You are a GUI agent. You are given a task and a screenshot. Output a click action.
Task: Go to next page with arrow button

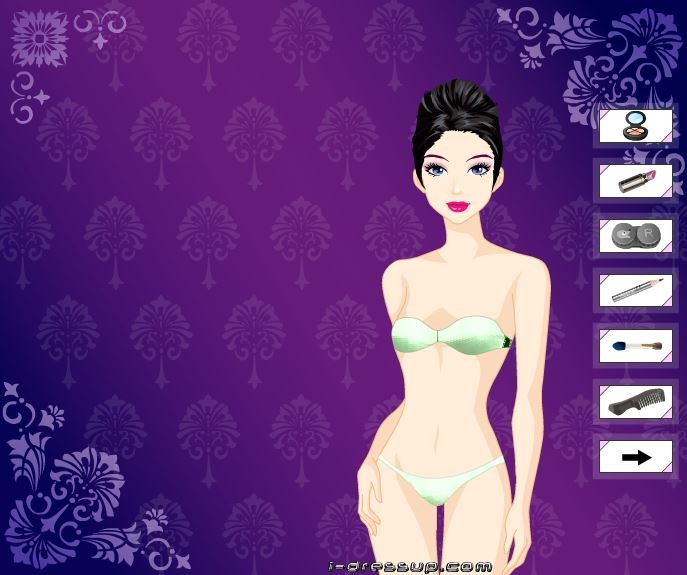point(635,457)
